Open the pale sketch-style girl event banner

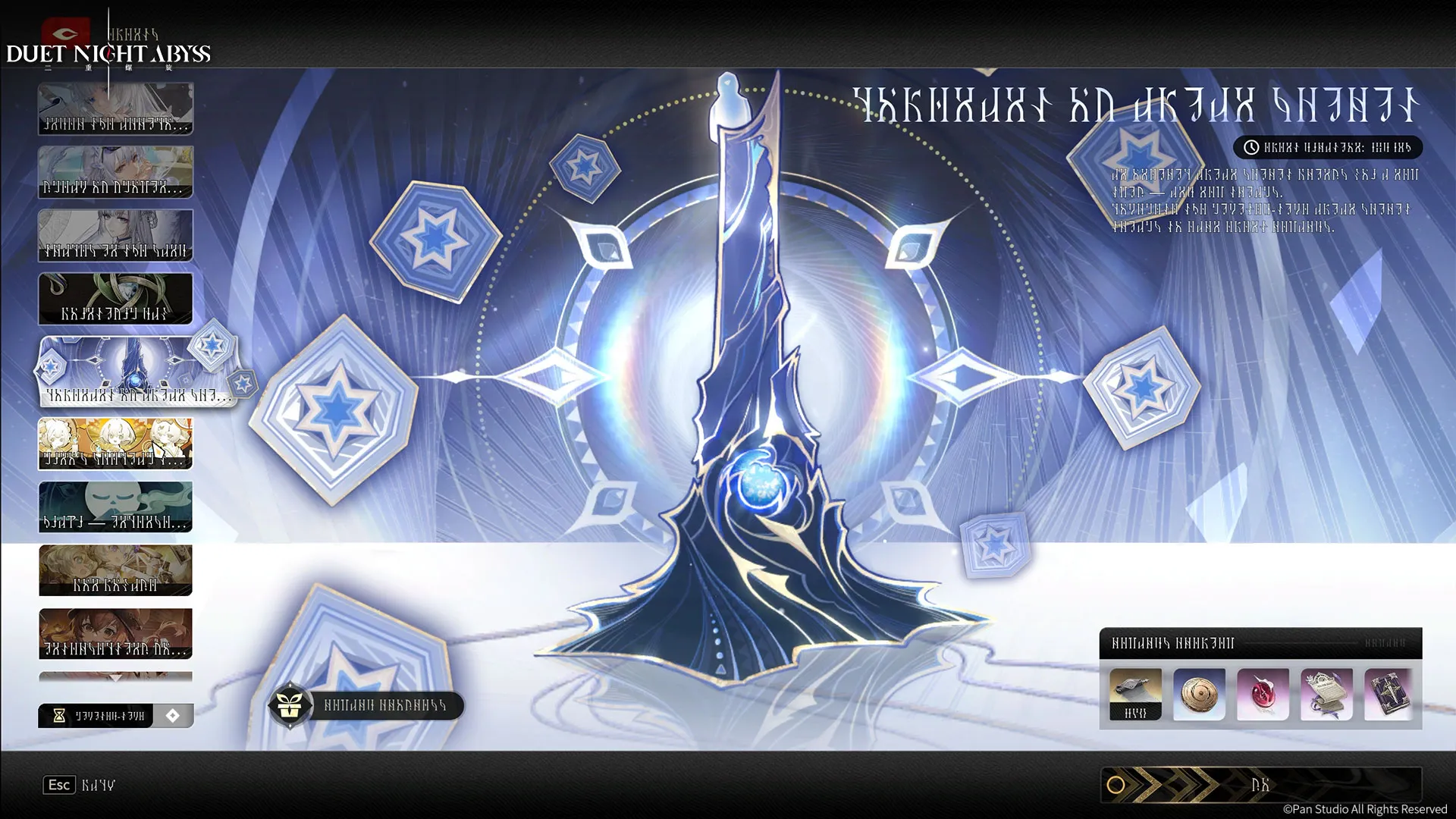115,235
